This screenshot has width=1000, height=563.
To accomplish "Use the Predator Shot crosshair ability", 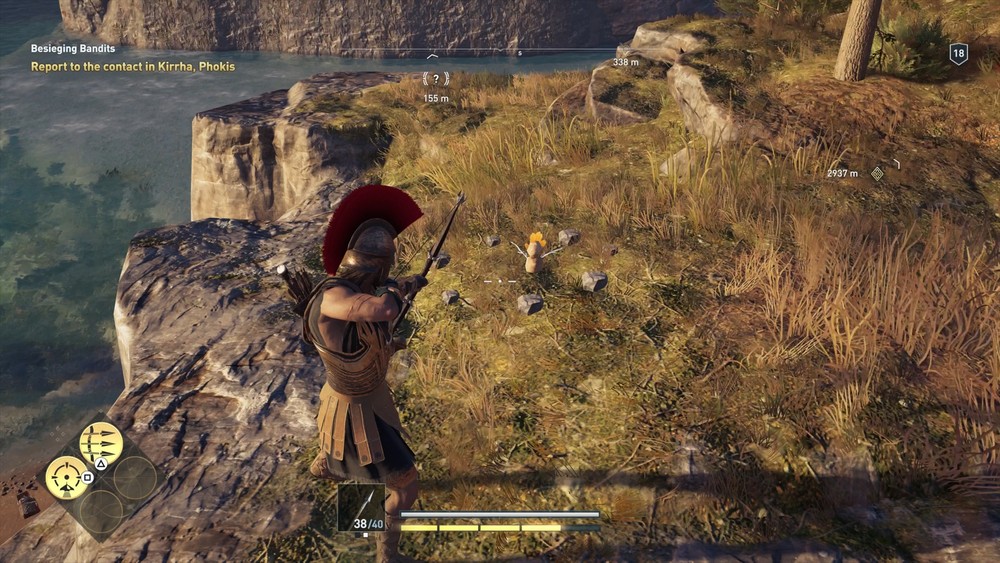I will click(66, 476).
